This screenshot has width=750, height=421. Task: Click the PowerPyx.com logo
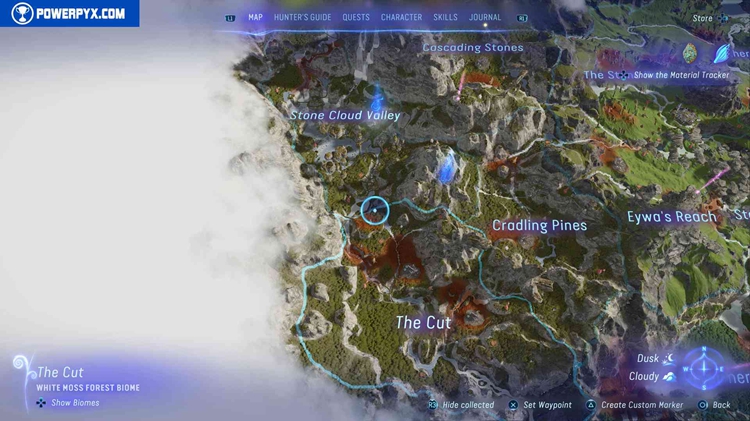pos(70,14)
